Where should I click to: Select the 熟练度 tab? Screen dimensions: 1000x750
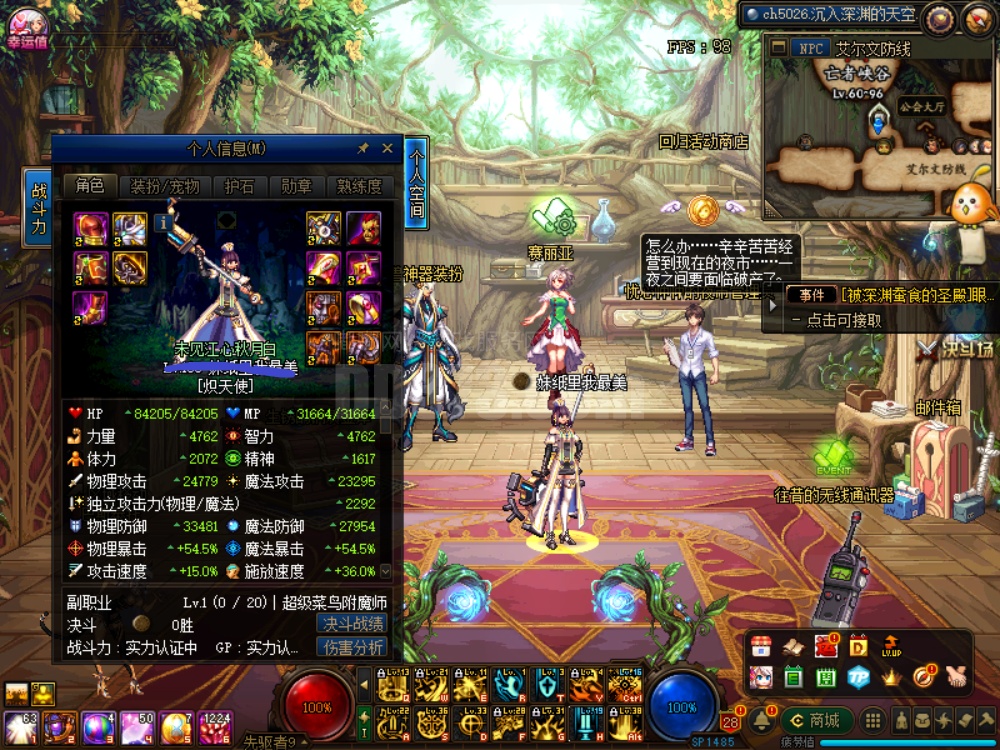point(359,186)
